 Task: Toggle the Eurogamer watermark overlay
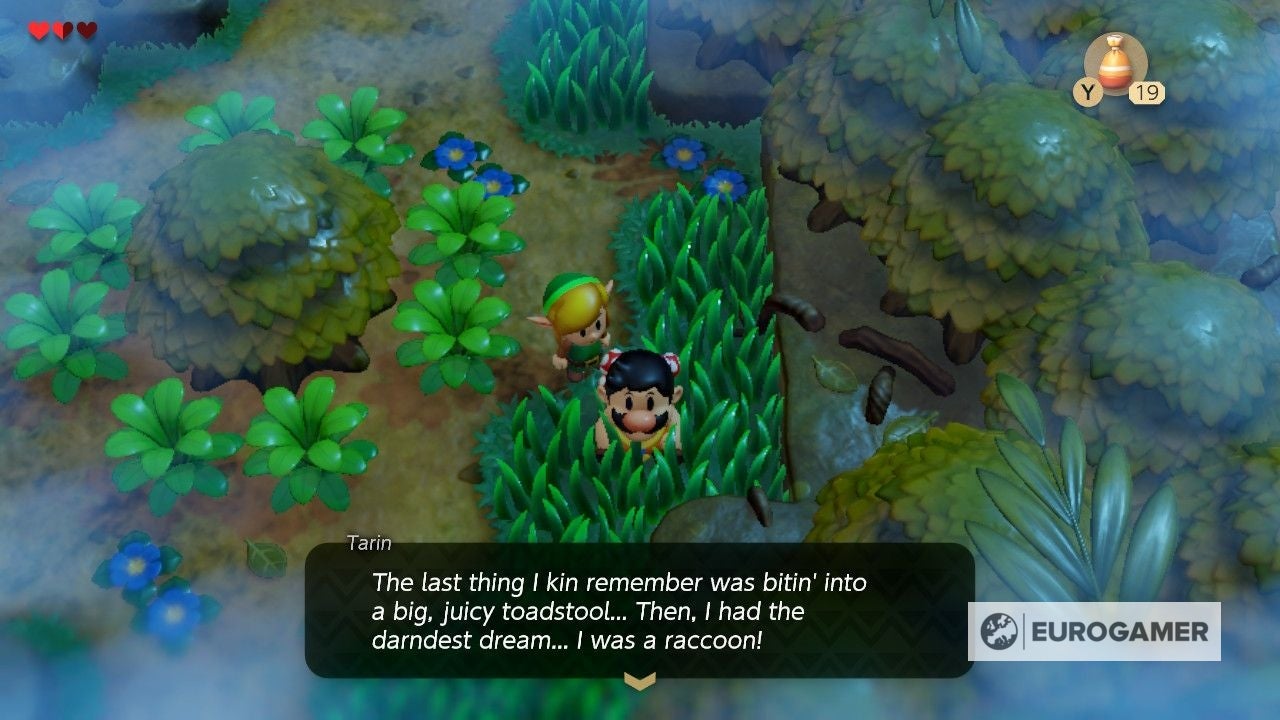[1095, 632]
